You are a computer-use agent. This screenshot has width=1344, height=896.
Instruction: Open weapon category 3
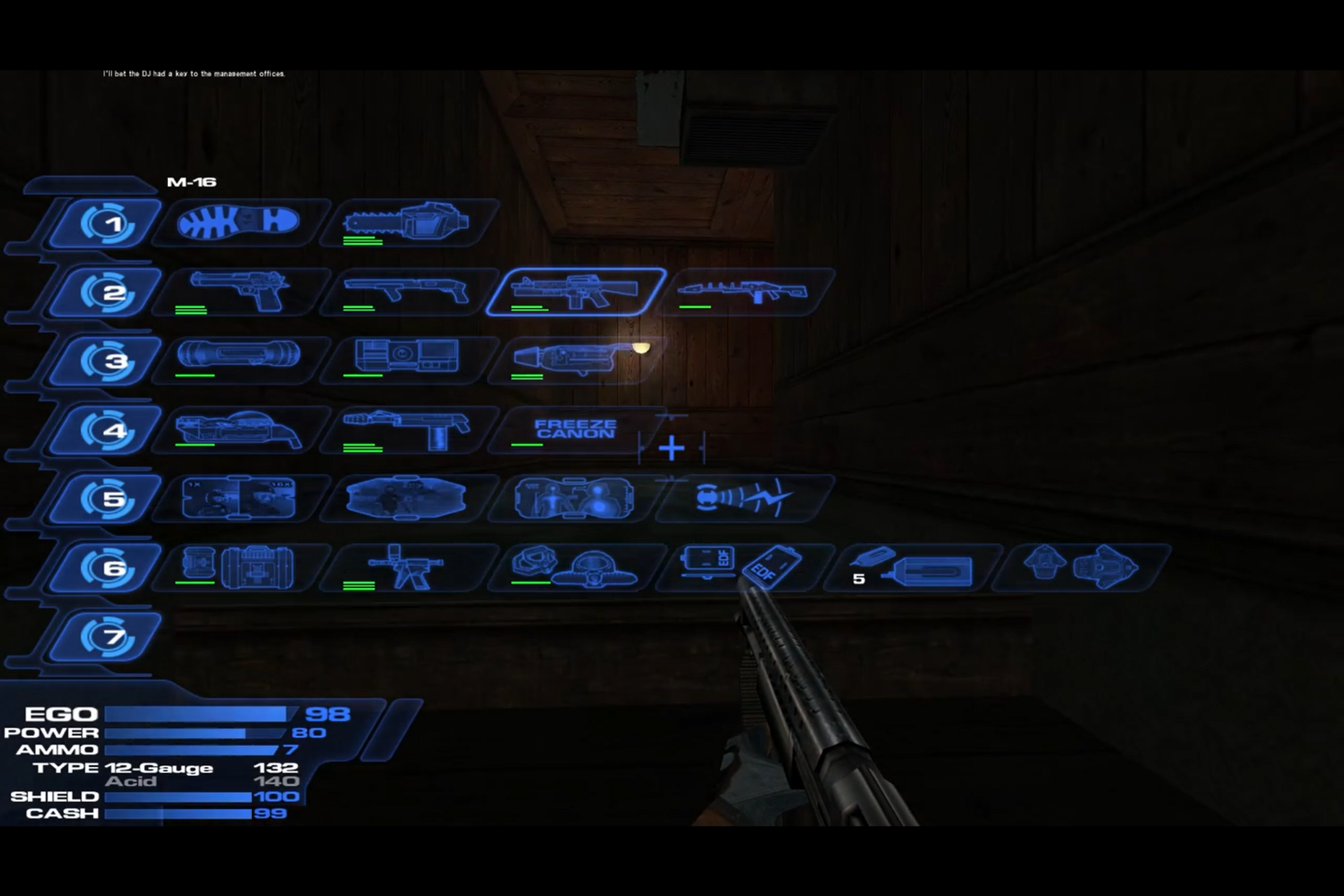pyautogui.click(x=112, y=360)
